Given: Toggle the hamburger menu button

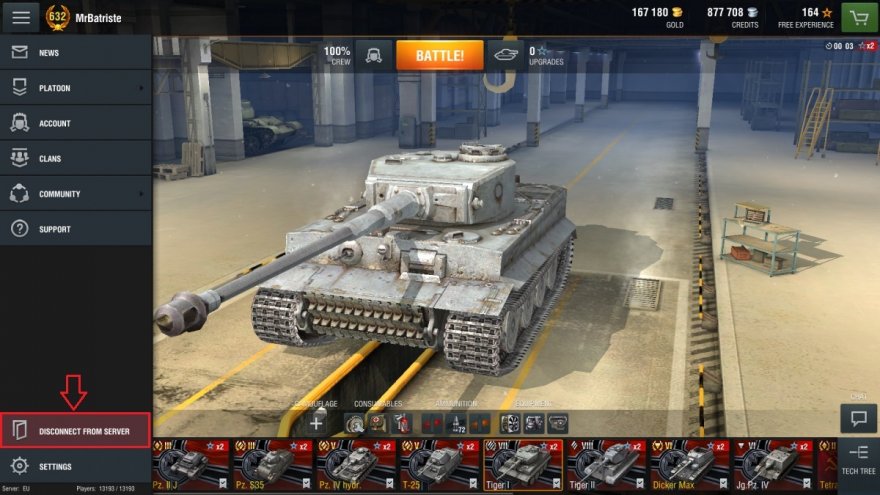Looking at the screenshot, I should (x=21, y=16).
